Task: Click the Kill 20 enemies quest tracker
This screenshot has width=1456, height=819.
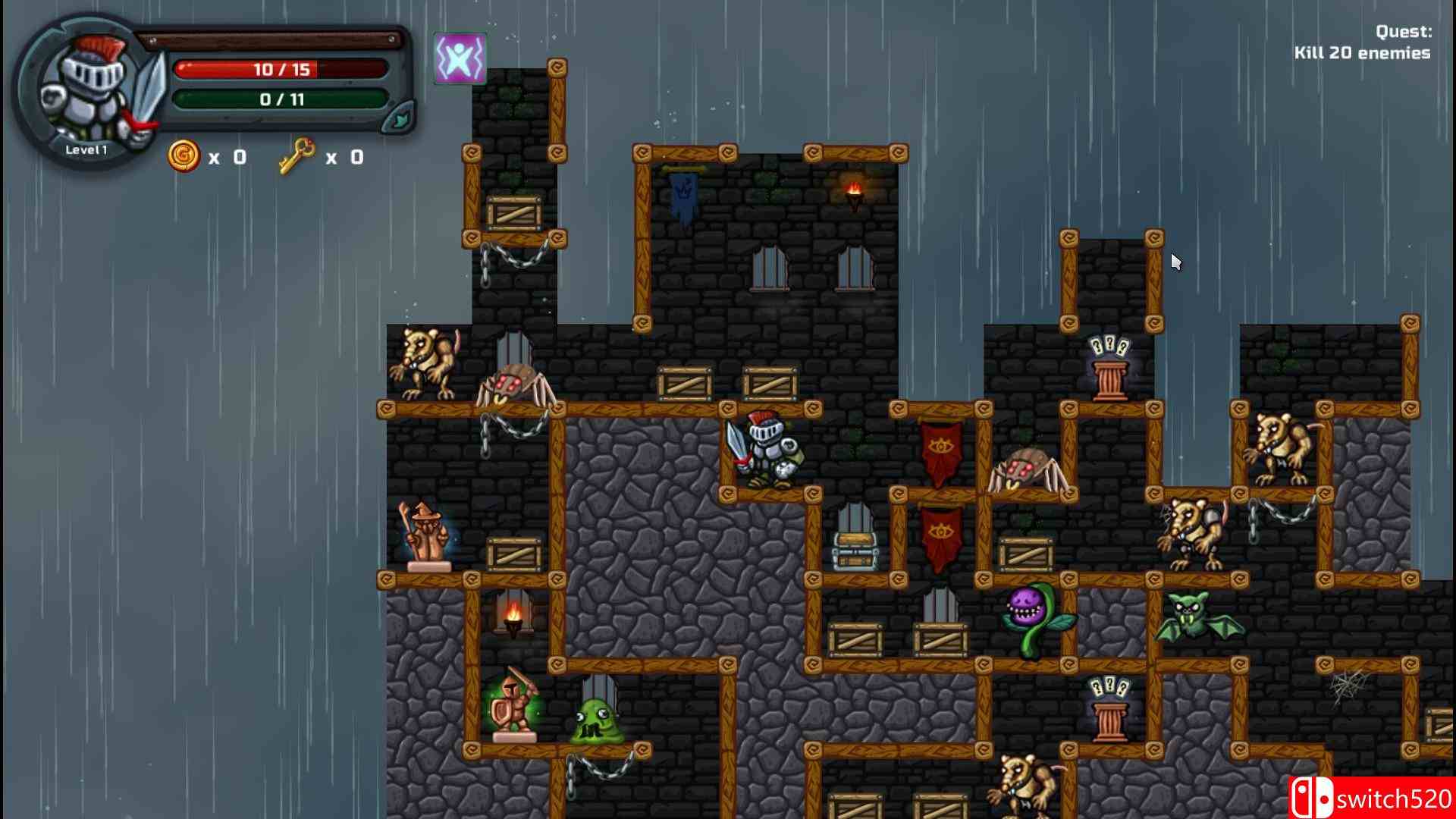Action: pyautogui.click(x=1362, y=42)
